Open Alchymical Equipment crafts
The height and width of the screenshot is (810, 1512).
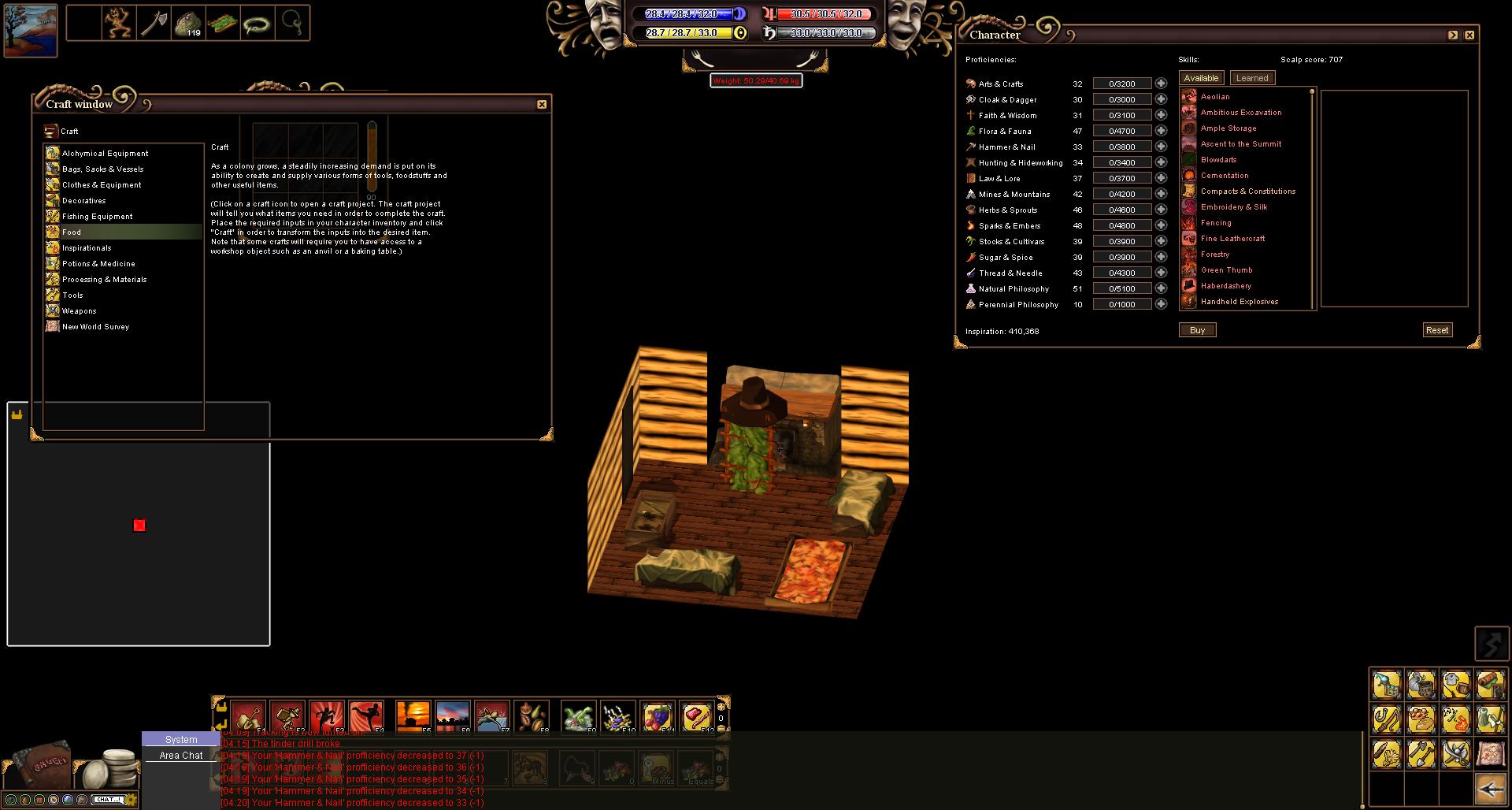pos(105,154)
